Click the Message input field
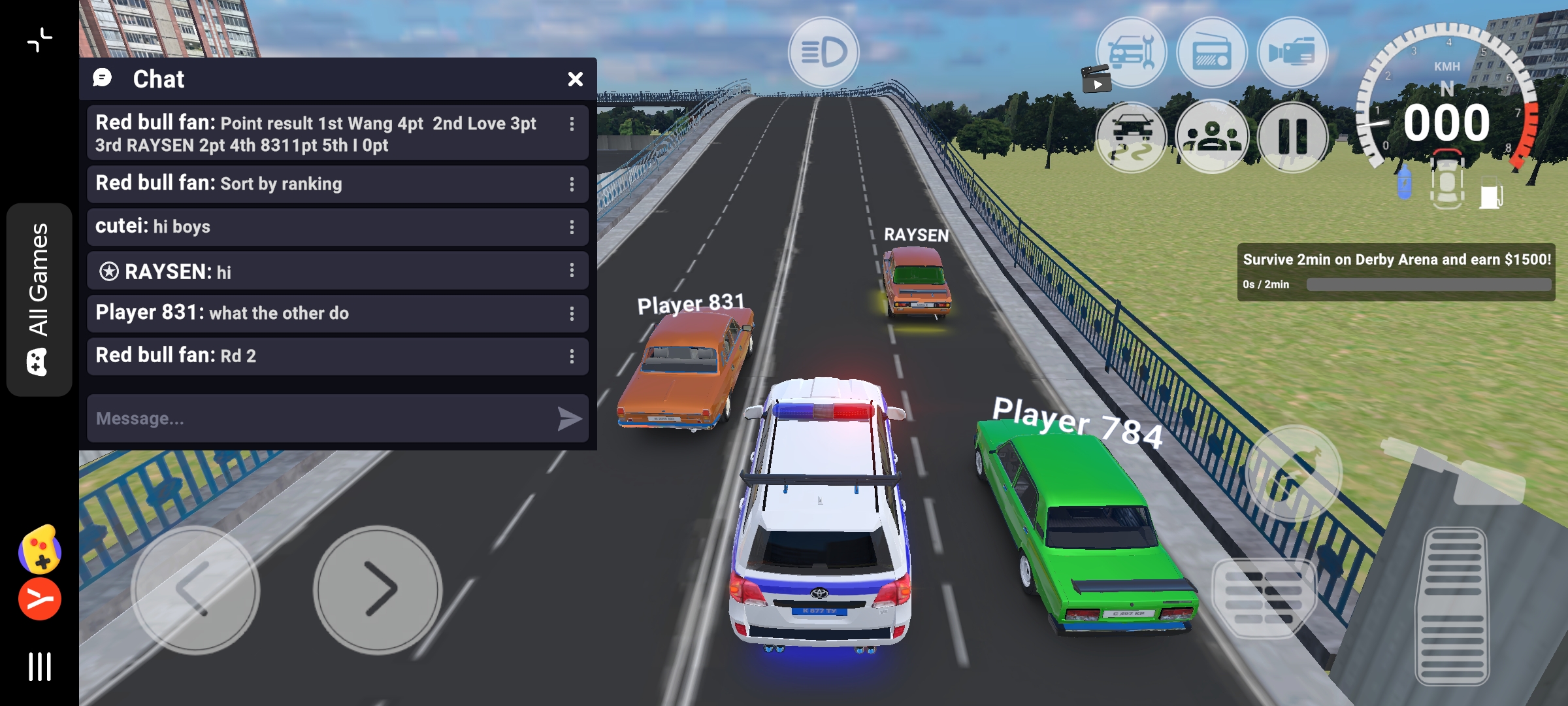The width and height of the screenshot is (1568, 706). [320, 418]
